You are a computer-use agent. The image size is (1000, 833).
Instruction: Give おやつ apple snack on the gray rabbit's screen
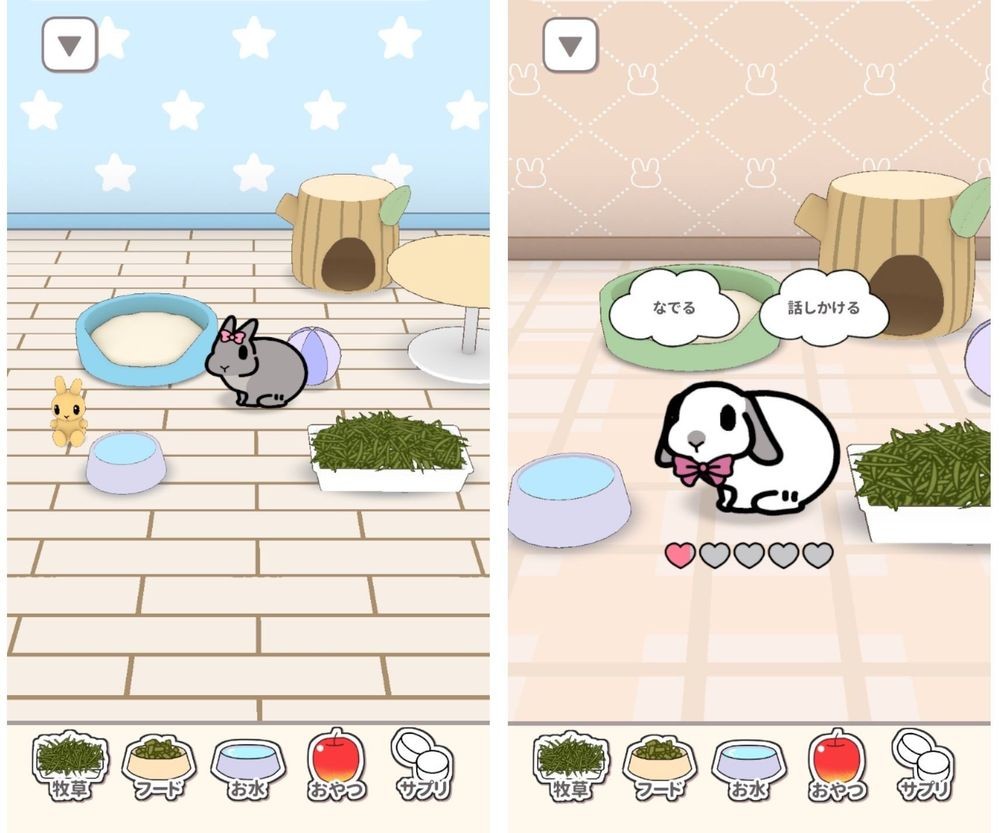336,766
